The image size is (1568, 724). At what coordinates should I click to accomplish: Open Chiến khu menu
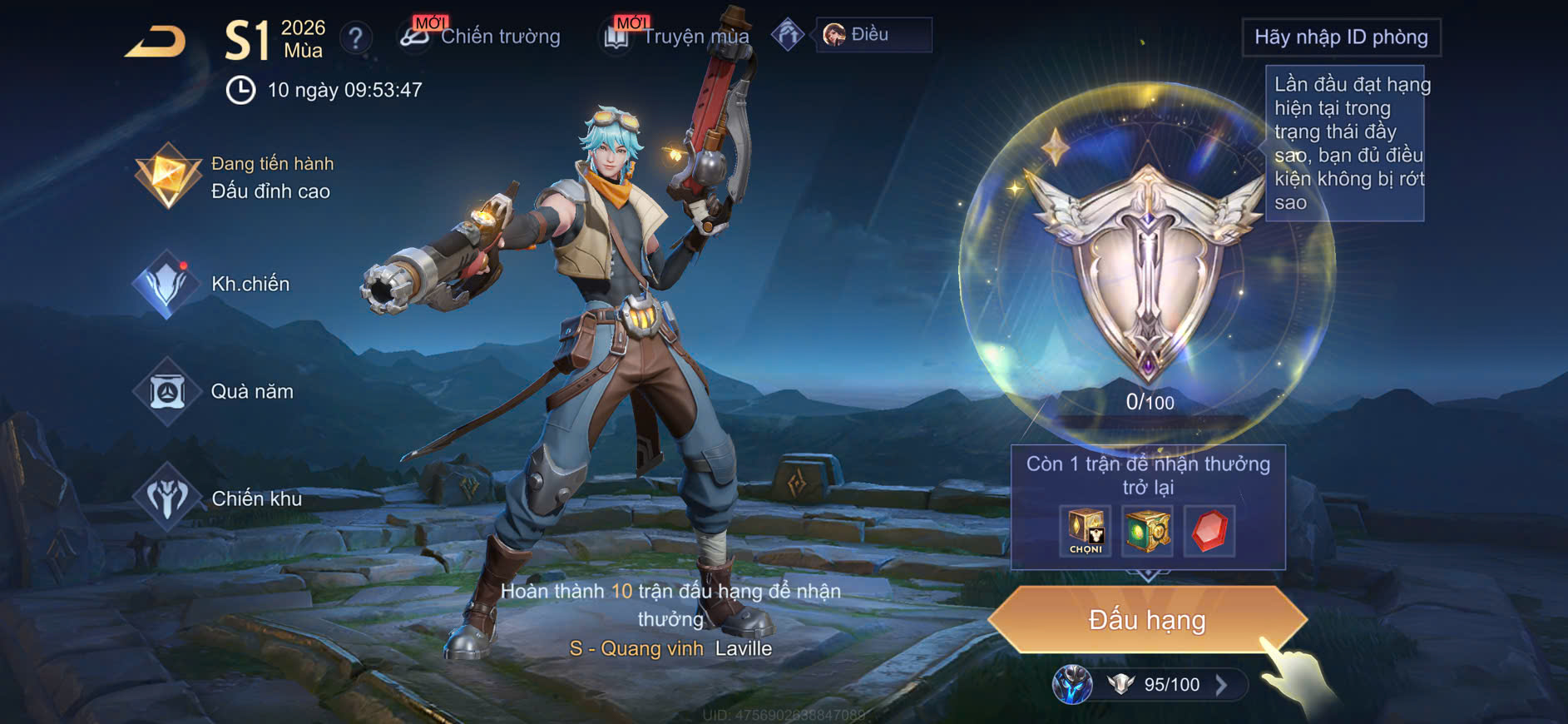point(220,498)
